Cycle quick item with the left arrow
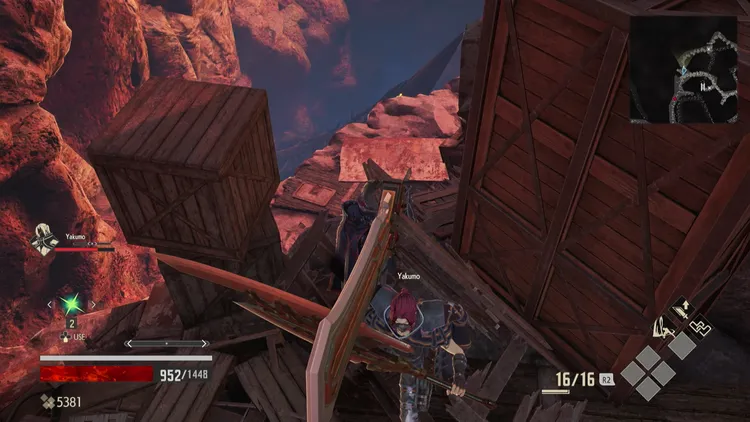 pyautogui.click(x=50, y=303)
